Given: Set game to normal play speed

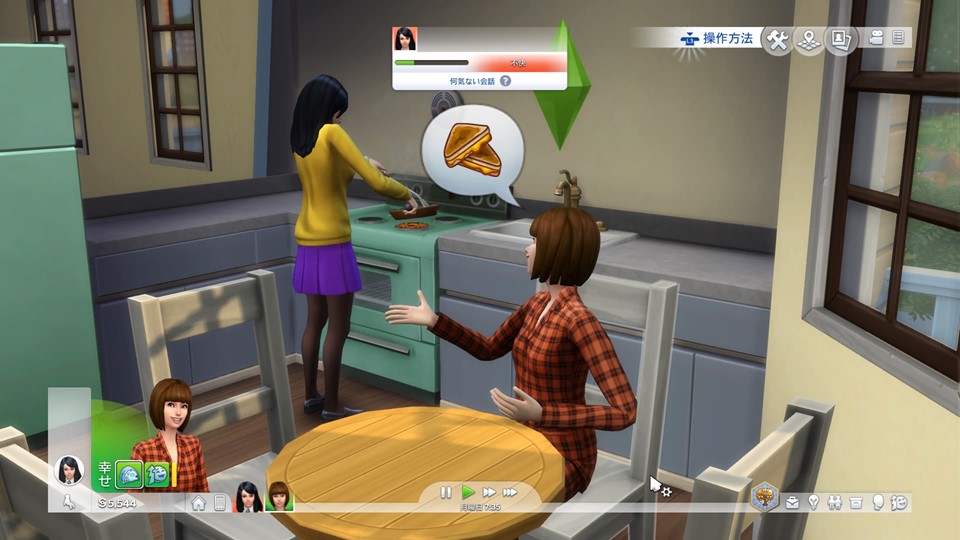Looking at the screenshot, I should [468, 492].
